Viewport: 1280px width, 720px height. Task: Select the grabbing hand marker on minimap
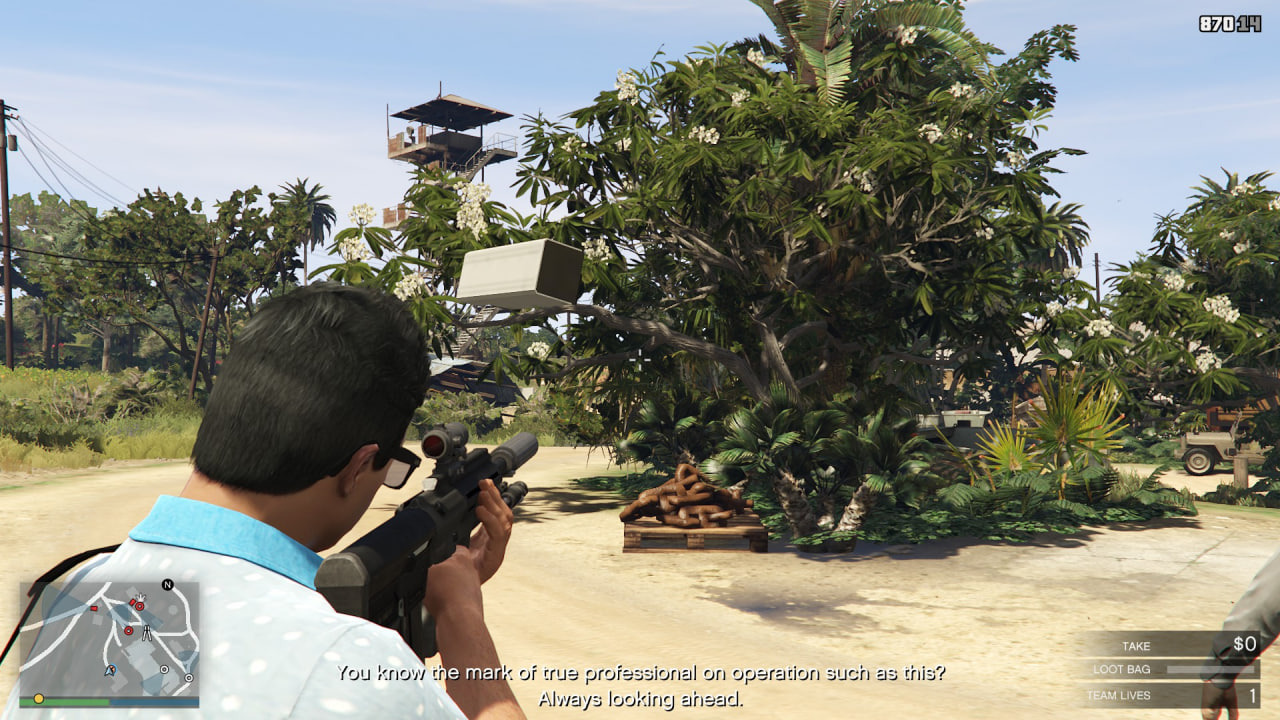[140, 597]
